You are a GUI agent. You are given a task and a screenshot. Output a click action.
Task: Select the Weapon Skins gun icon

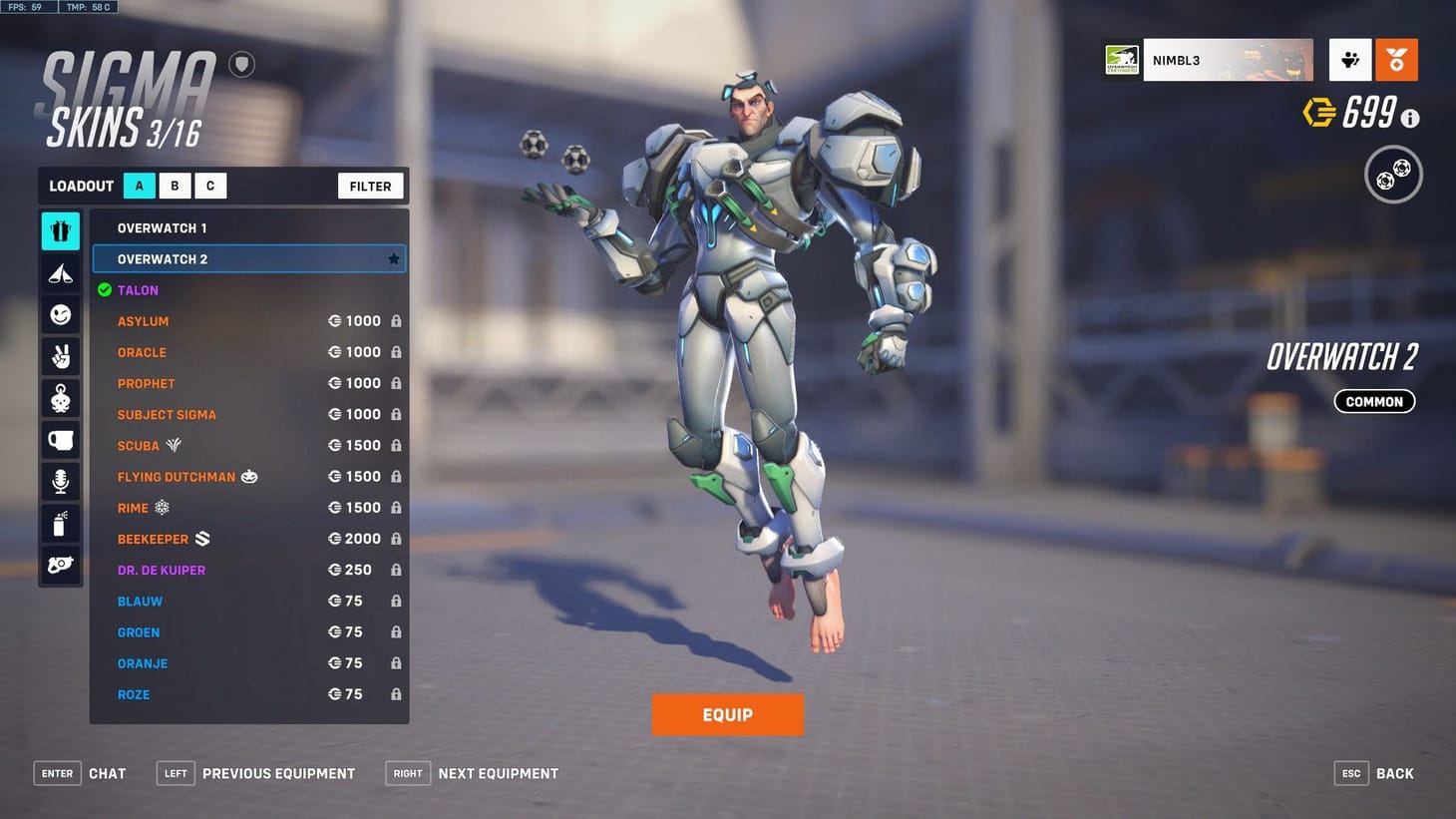[x=60, y=566]
